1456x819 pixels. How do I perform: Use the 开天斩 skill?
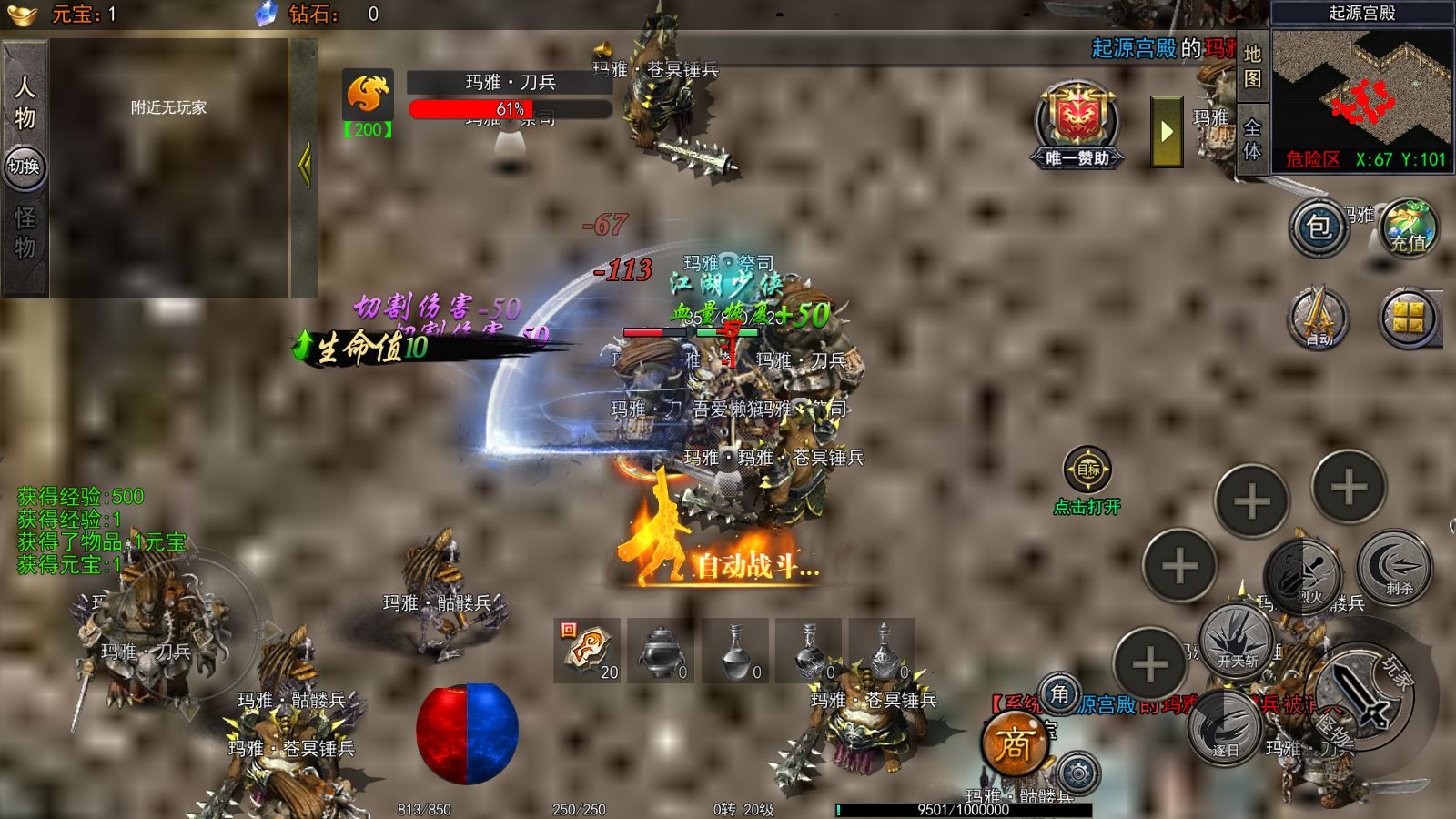(1236, 639)
